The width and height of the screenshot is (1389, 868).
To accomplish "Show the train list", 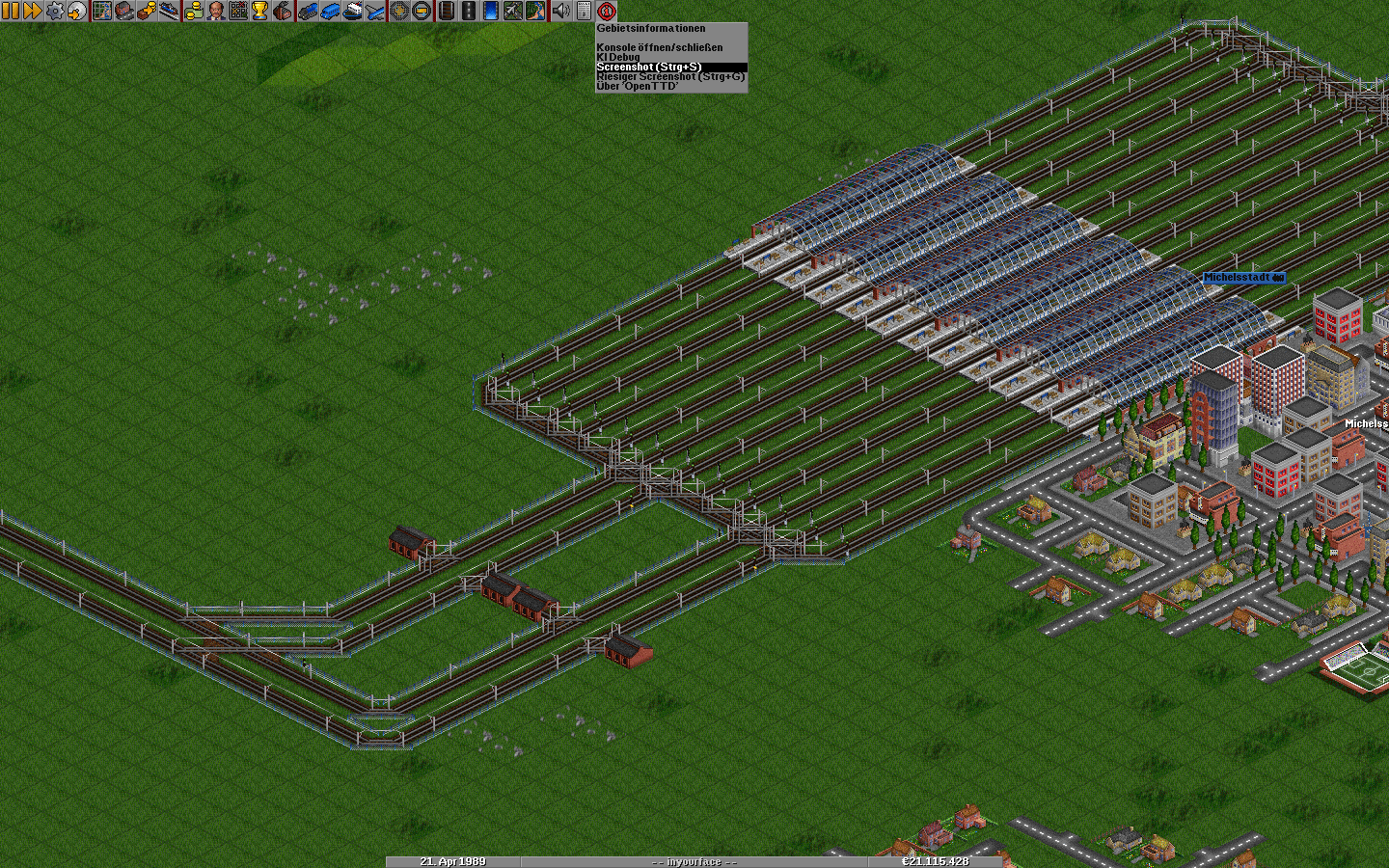I will tap(308, 11).
